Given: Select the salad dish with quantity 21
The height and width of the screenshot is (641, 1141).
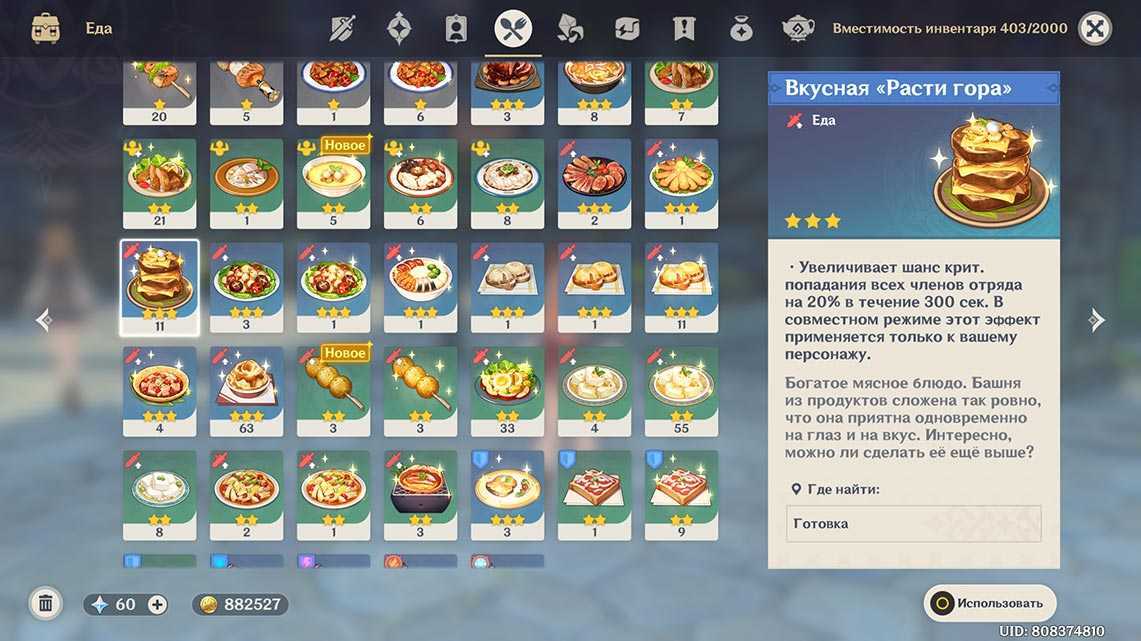Looking at the screenshot, I should point(159,183).
